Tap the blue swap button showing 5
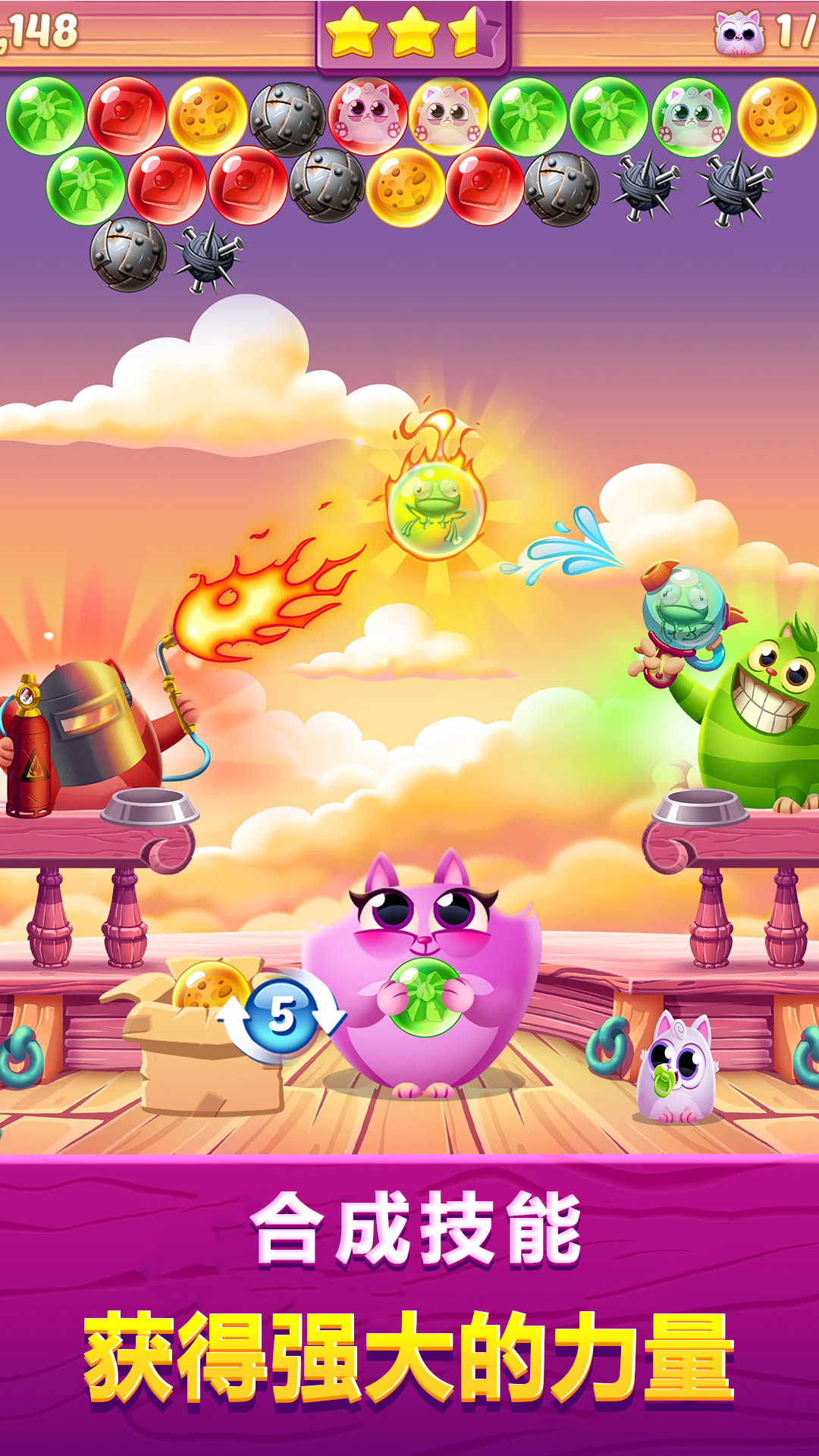 coord(282,1015)
